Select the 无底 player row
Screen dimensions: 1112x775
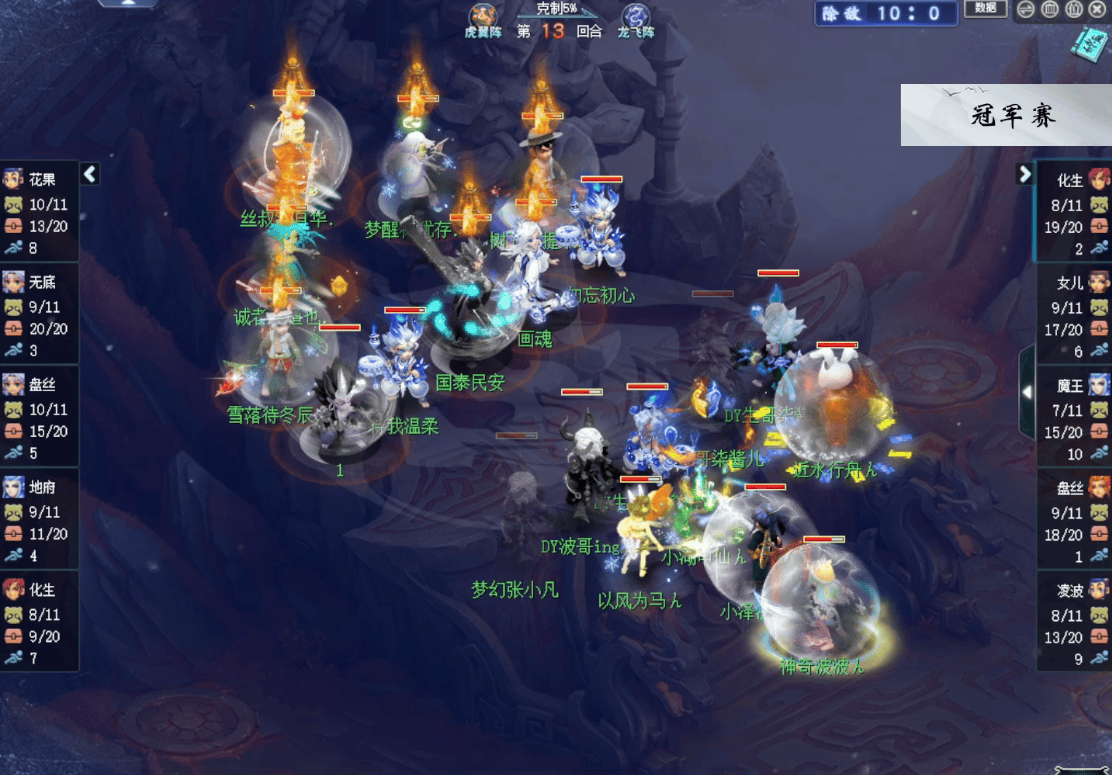[39, 315]
